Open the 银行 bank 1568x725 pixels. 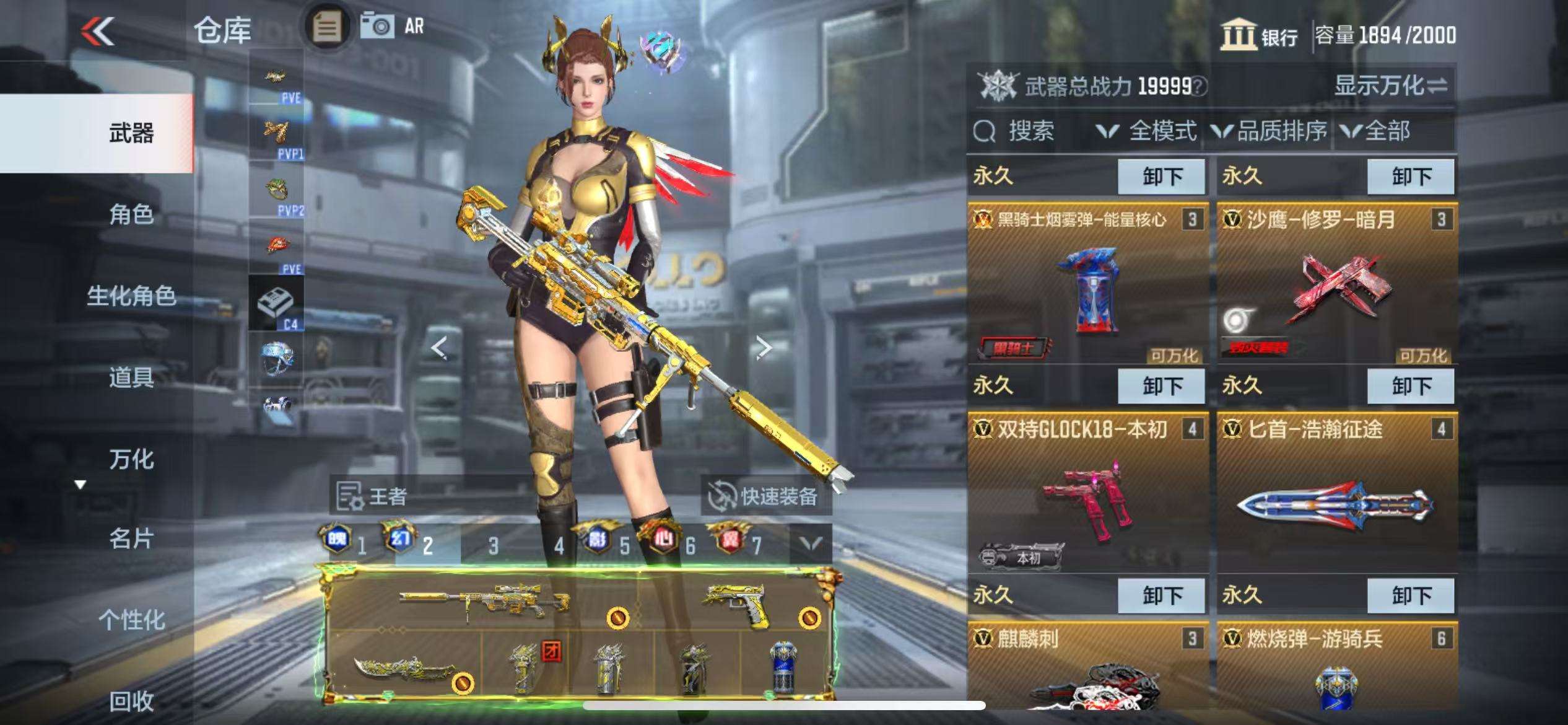[x=1260, y=35]
